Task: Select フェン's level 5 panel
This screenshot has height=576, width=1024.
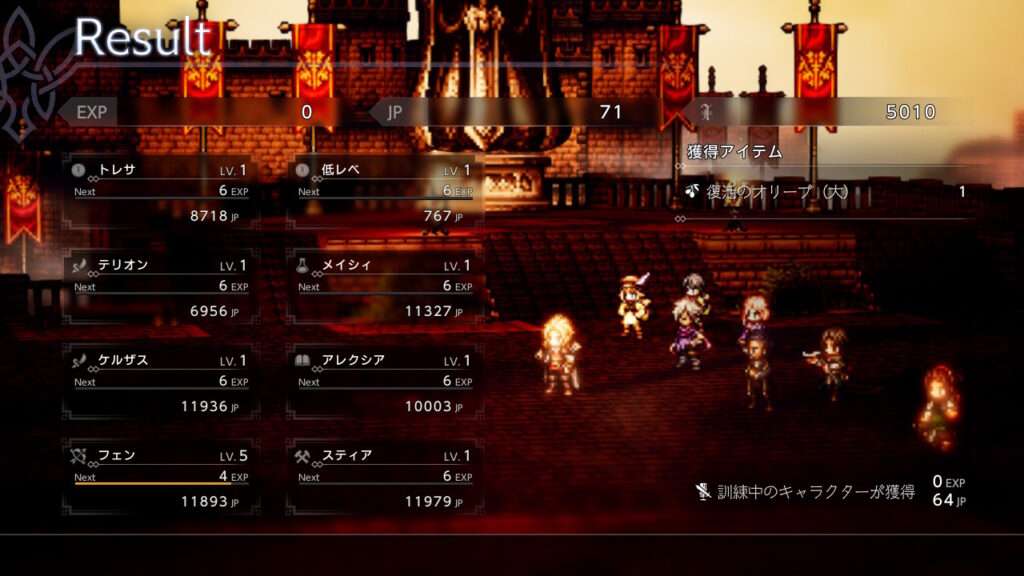Action: pos(161,478)
